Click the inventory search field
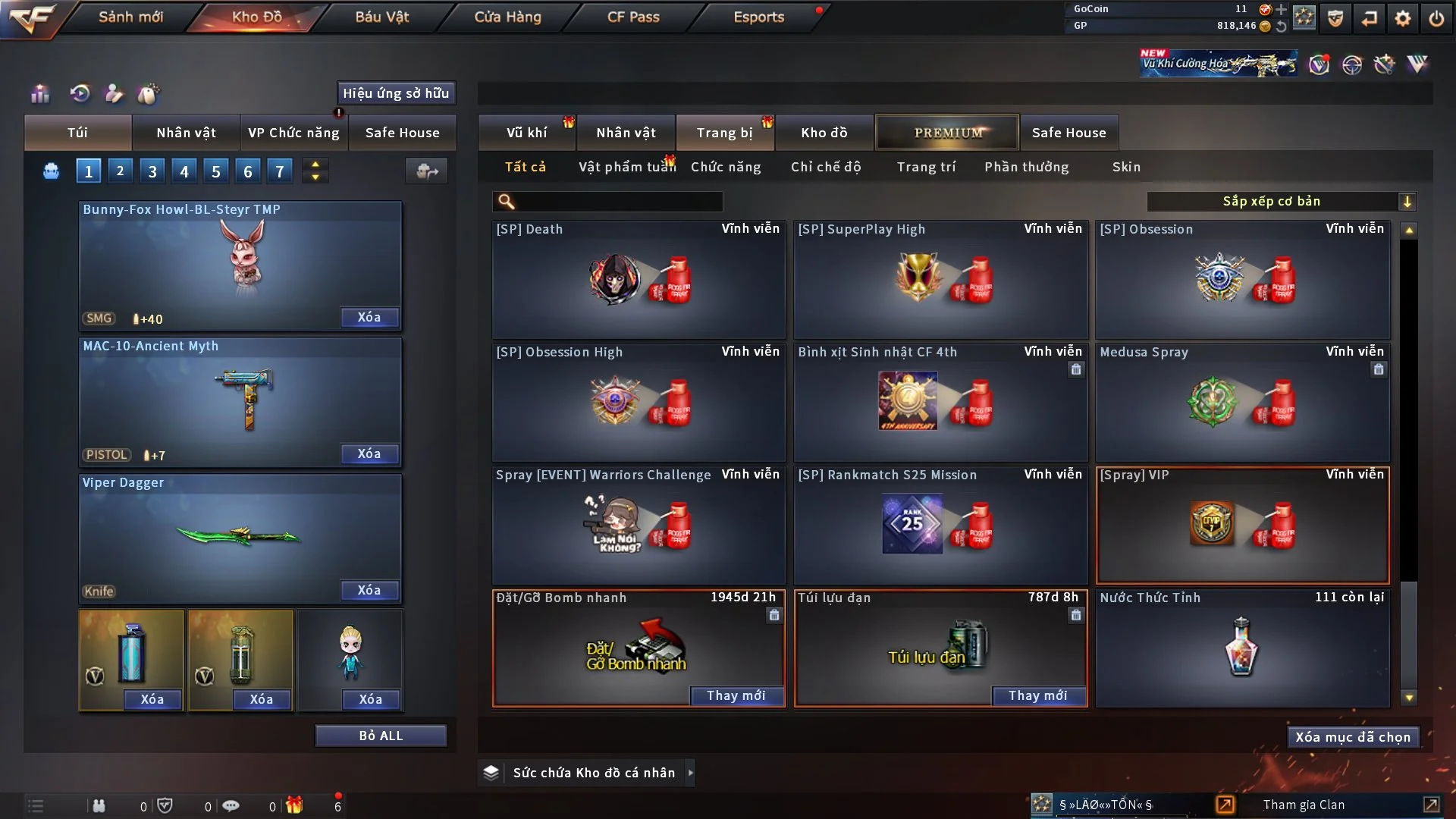Viewport: 1456px width, 819px height. pos(618,202)
